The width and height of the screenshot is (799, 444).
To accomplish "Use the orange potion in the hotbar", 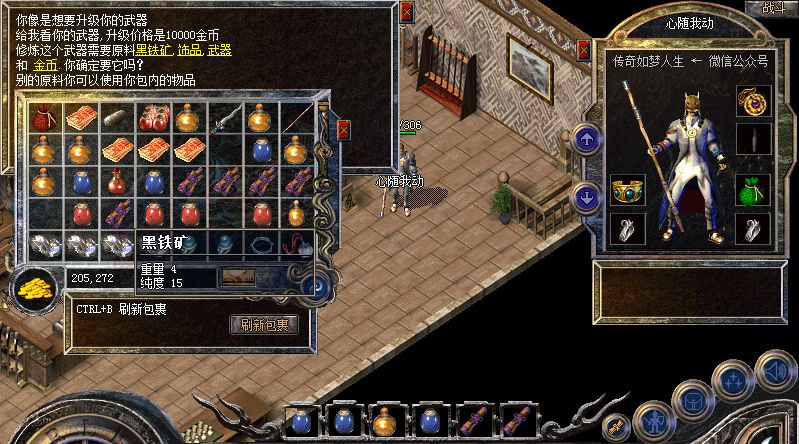I will point(386,421).
